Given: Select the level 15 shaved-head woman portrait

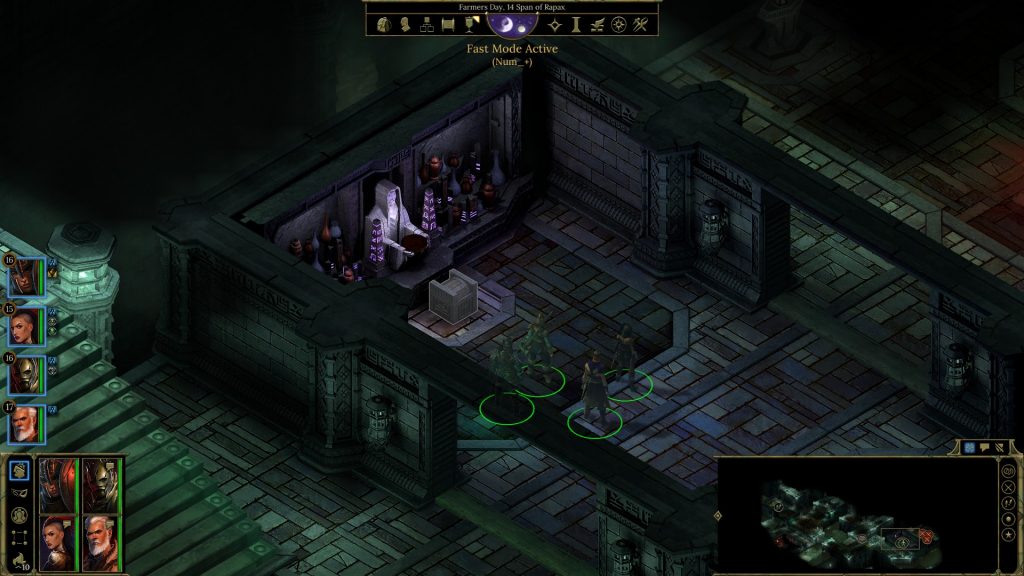Looking at the screenshot, I should click(x=27, y=326).
